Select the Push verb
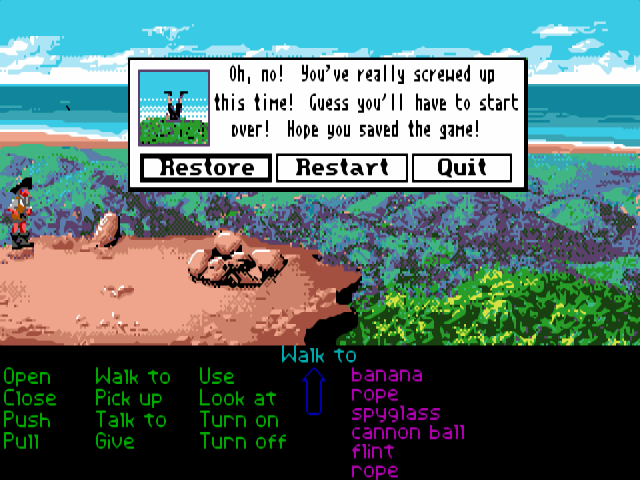The height and width of the screenshot is (480, 640). pos(27,419)
